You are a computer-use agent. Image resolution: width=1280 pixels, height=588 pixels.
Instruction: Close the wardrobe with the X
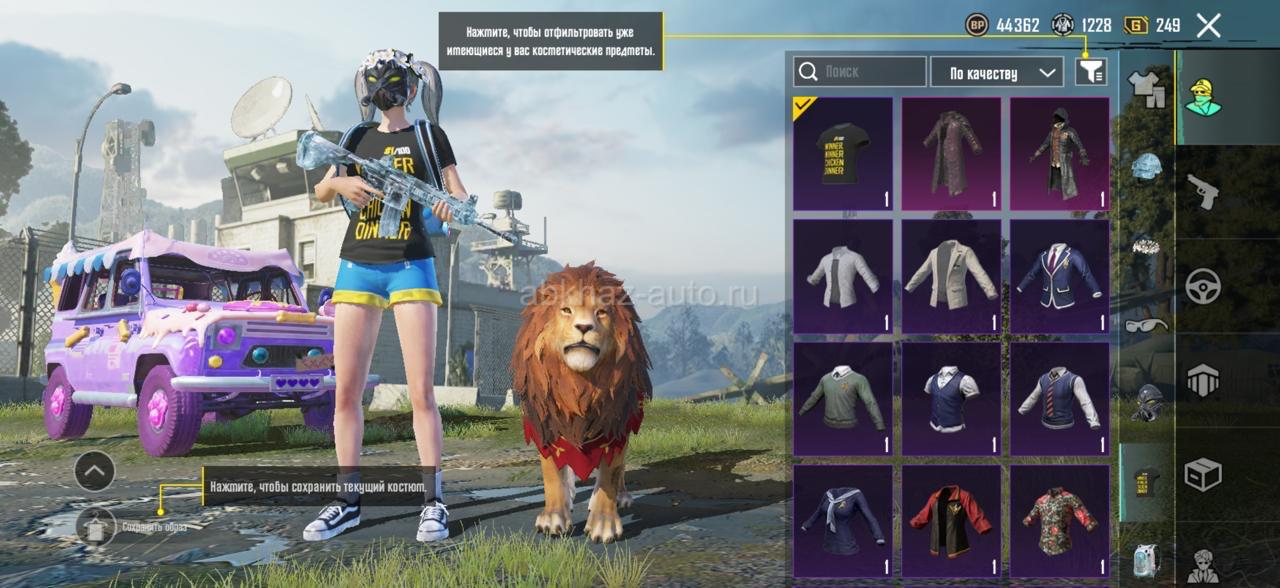pos(1208,26)
